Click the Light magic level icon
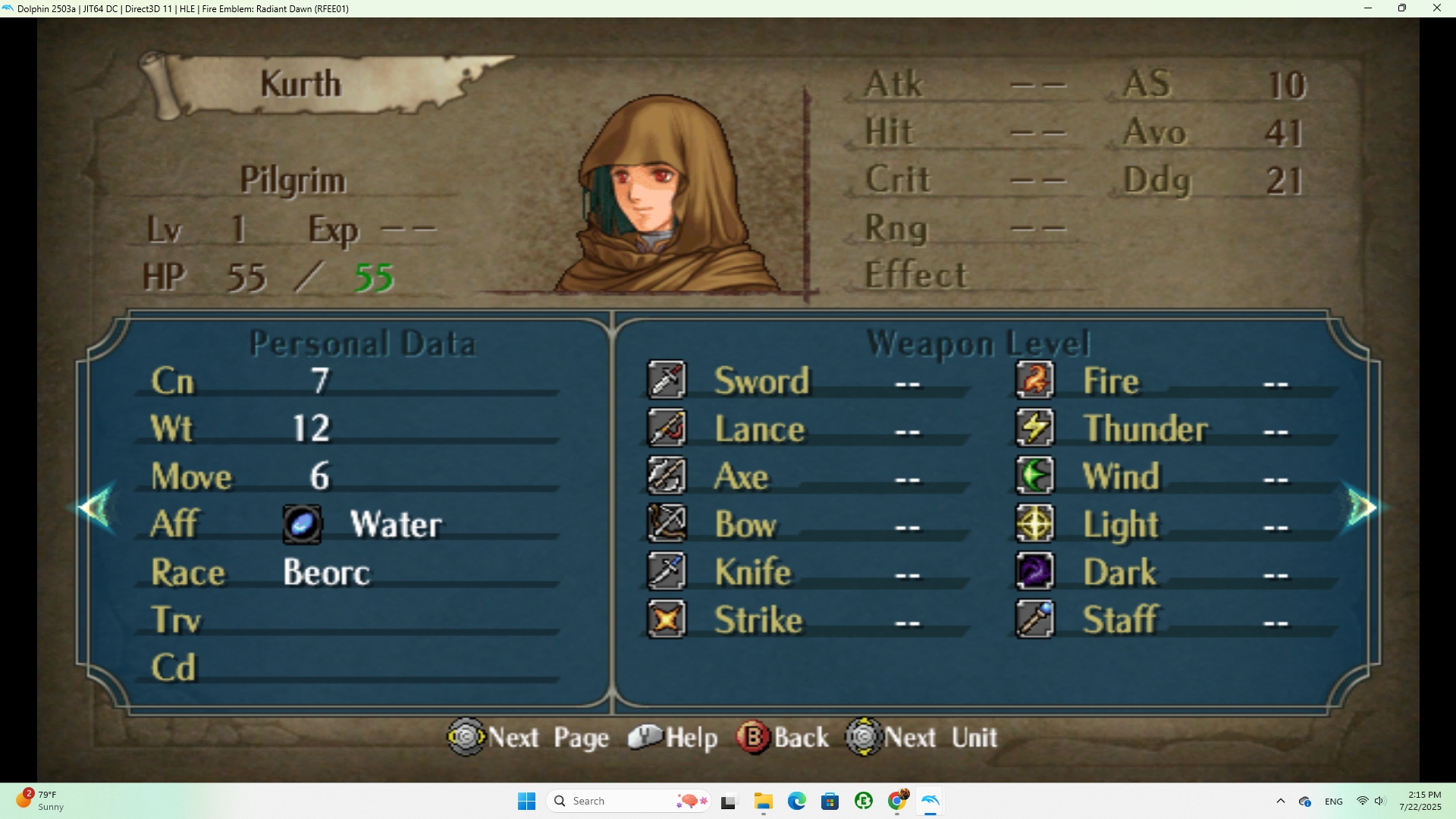This screenshot has height=819, width=1456. tap(1034, 524)
